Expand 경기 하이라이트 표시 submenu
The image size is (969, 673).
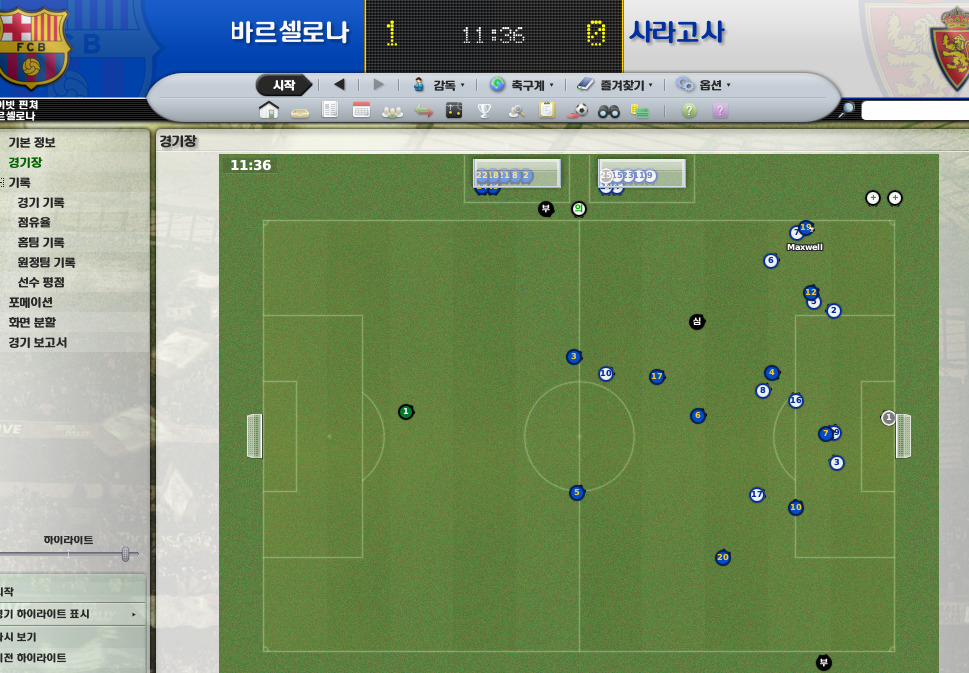(x=68, y=614)
